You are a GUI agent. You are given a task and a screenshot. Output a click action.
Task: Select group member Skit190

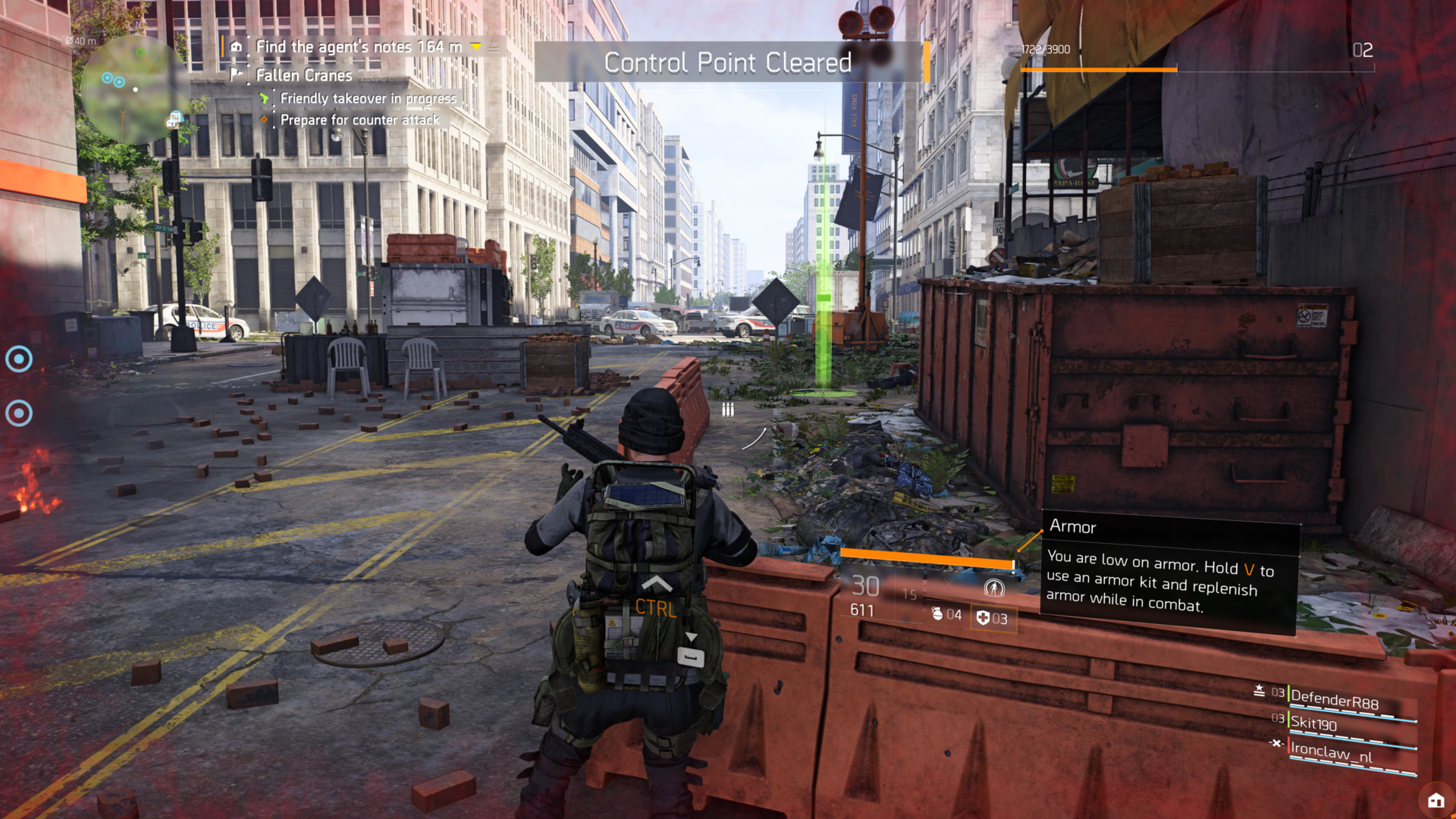1314,723
